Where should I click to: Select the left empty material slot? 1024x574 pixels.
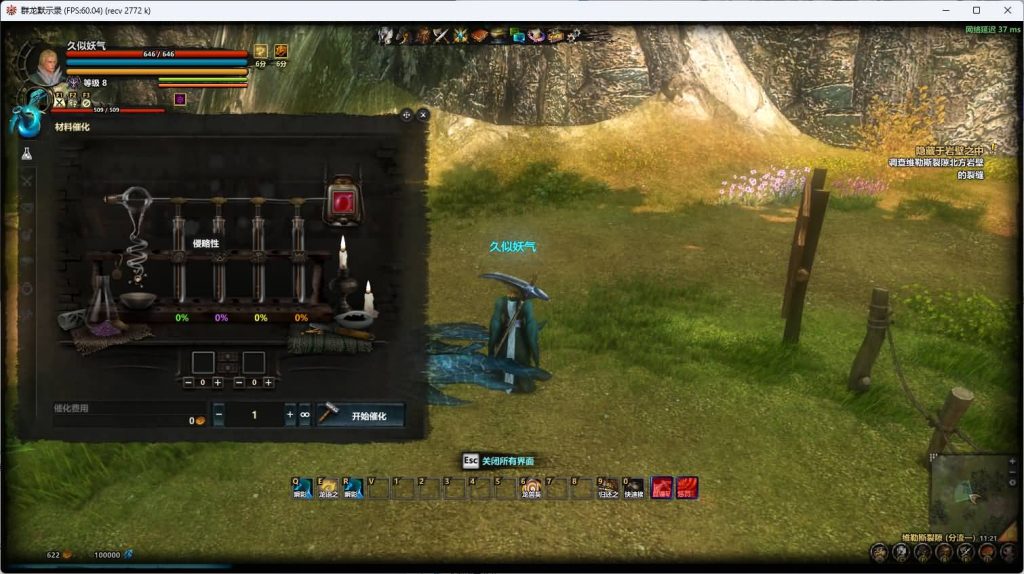[203, 362]
